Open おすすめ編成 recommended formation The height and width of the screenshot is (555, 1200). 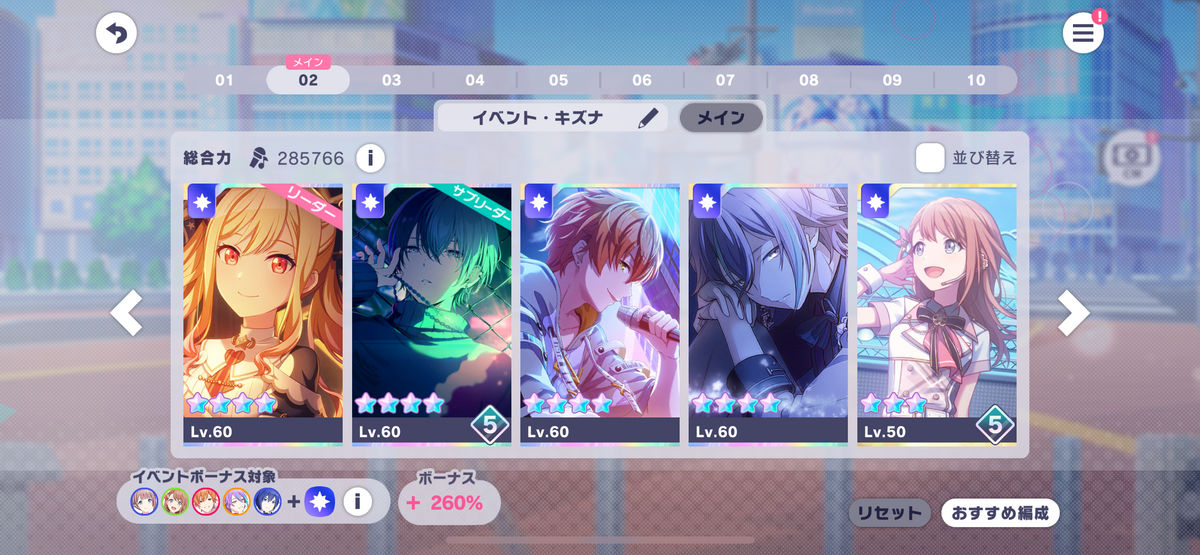point(999,513)
